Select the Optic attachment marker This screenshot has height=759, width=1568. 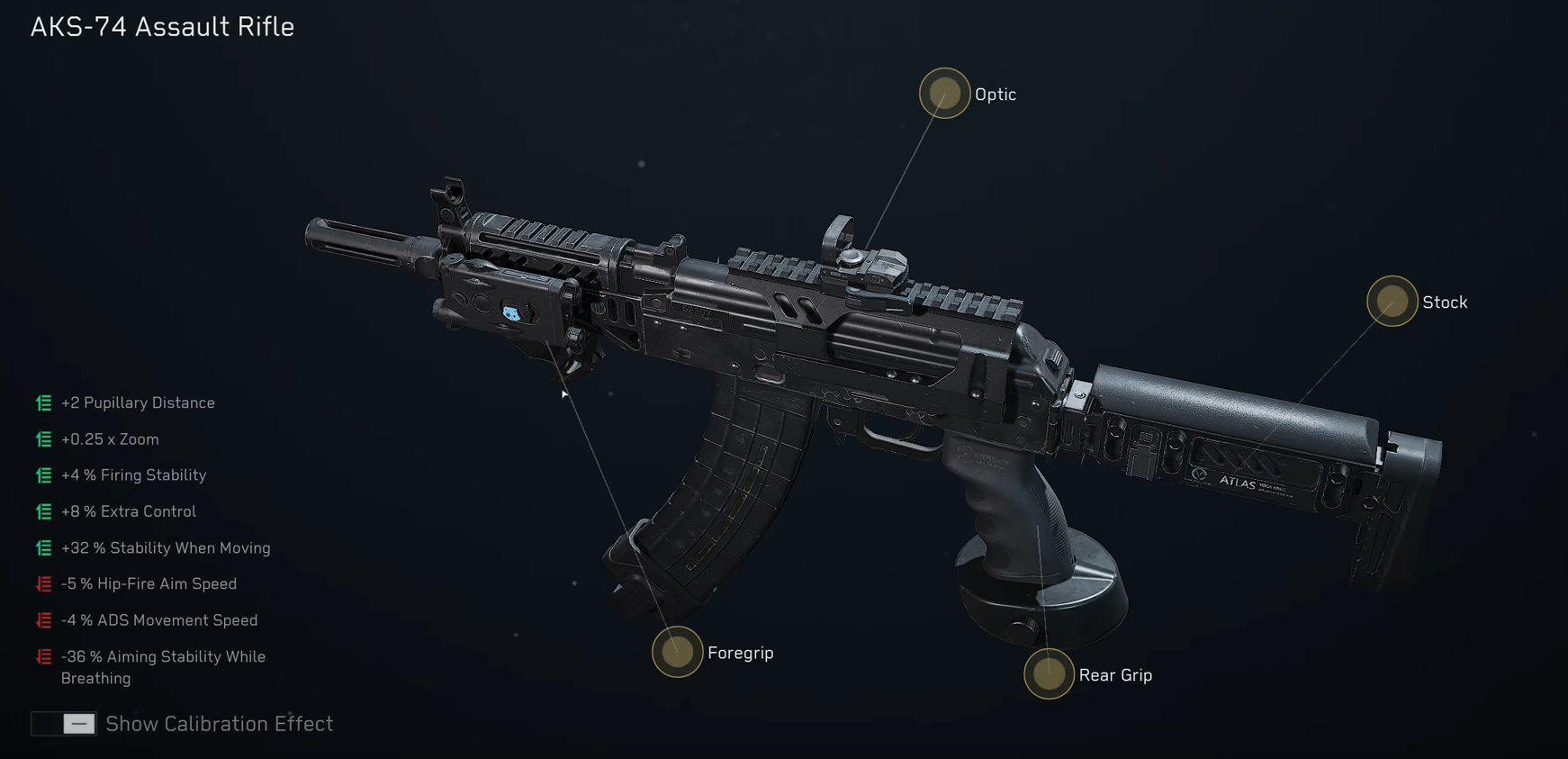[944, 94]
